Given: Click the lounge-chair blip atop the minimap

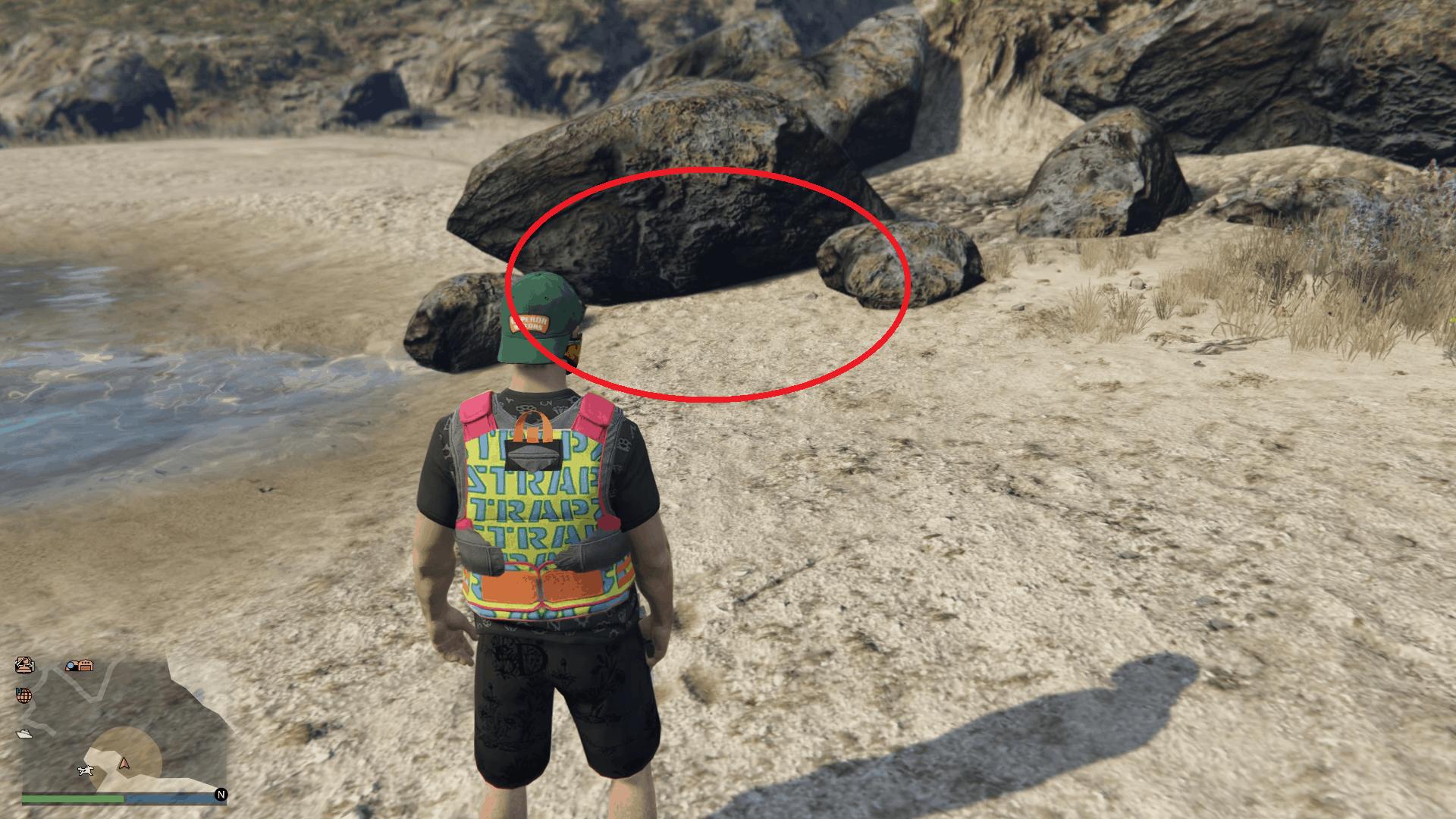Looking at the screenshot, I should [24, 665].
